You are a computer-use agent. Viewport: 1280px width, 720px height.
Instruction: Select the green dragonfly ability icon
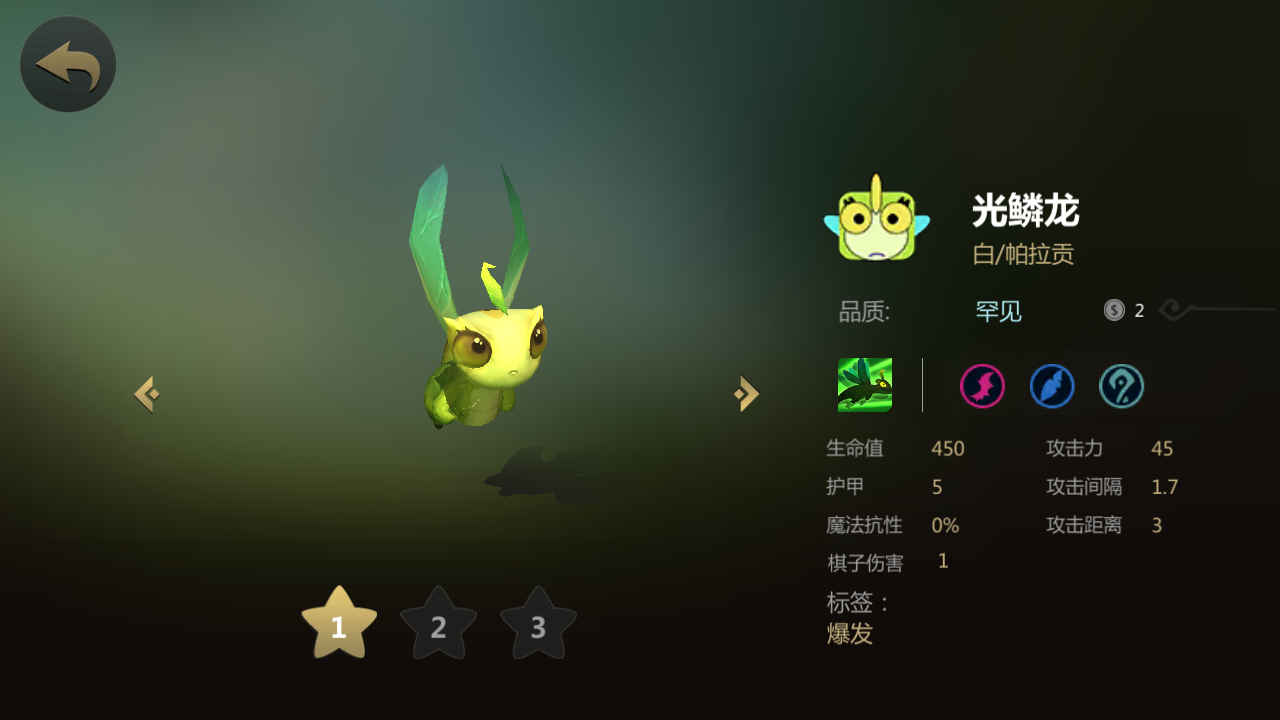[866, 387]
